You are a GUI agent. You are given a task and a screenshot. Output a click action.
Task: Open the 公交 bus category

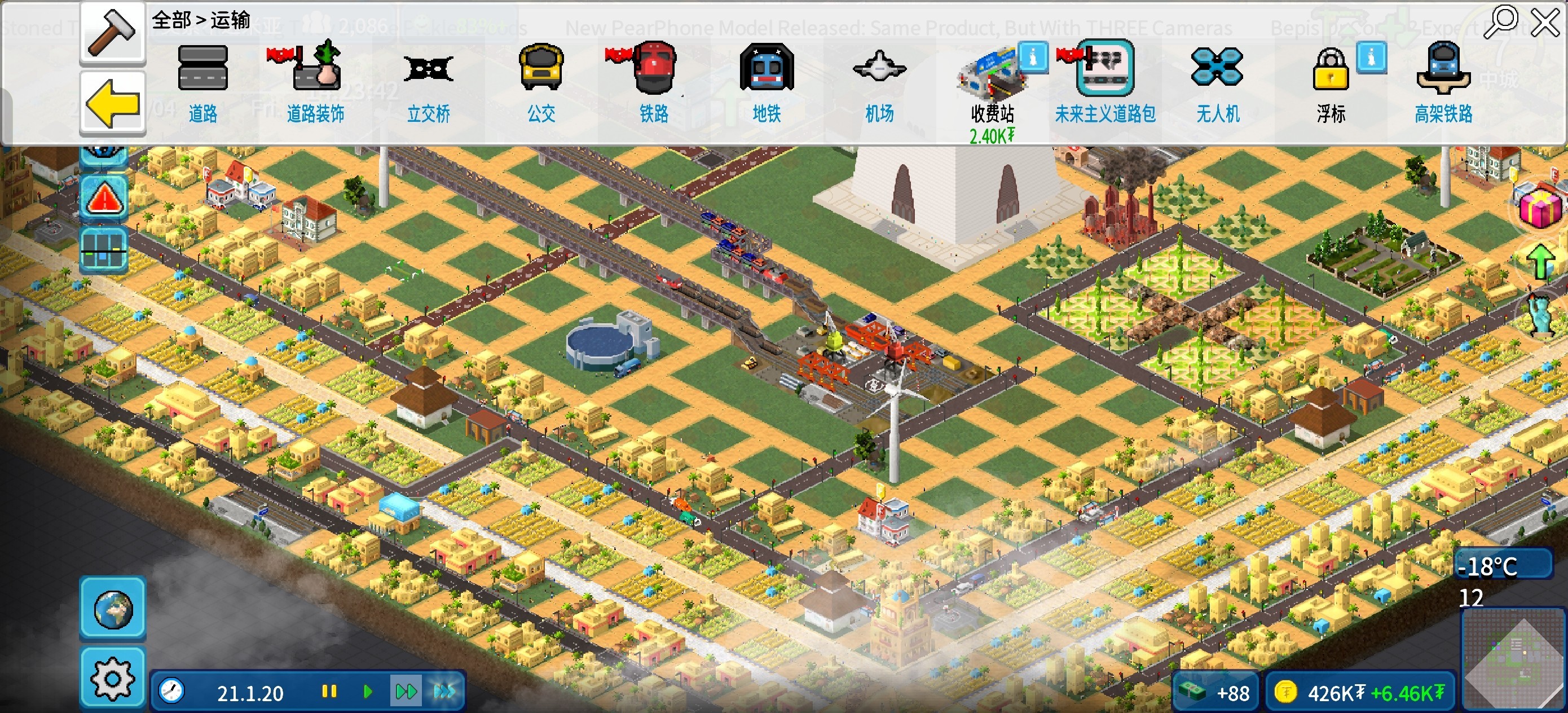pos(541,82)
